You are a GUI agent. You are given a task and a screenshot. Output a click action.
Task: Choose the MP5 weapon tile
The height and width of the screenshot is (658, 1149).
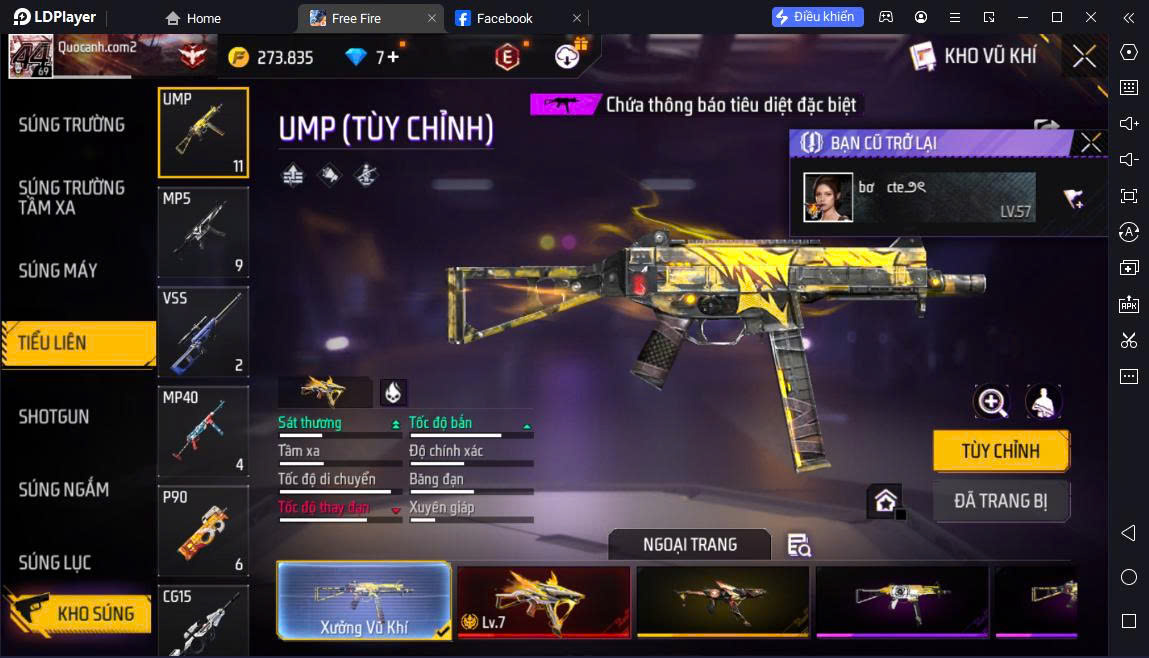tap(203, 232)
